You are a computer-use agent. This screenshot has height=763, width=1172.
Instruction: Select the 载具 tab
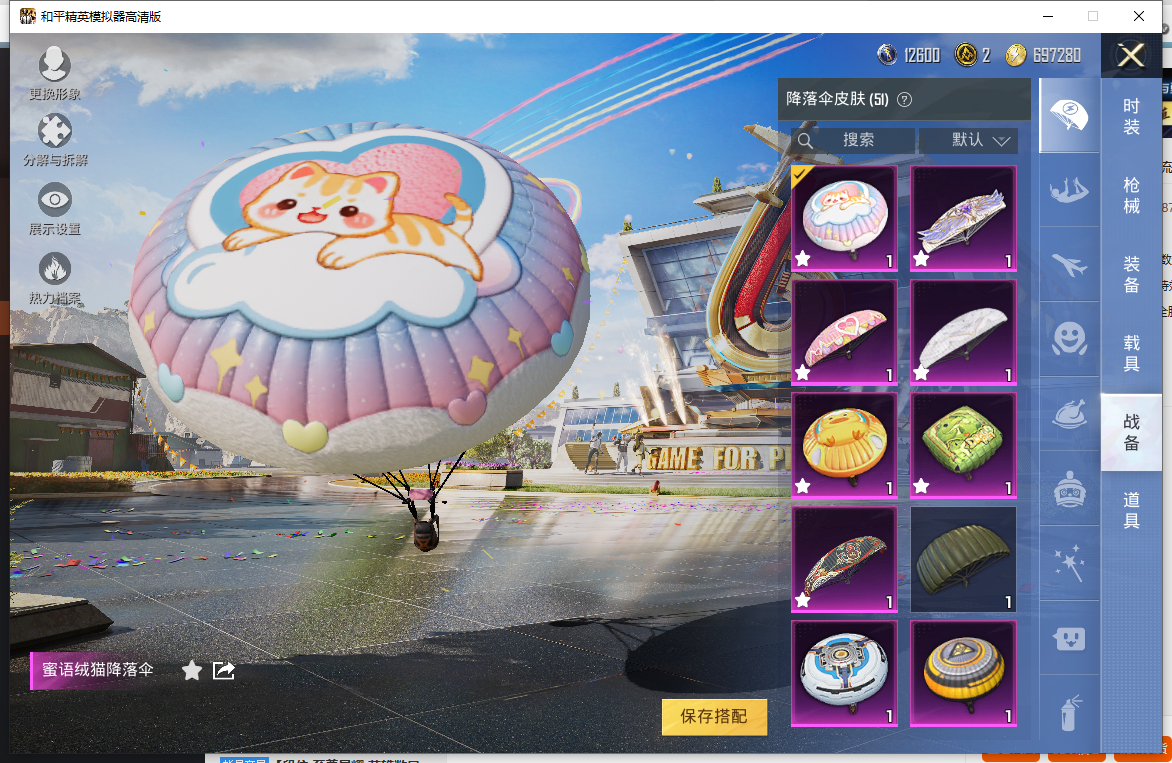(1131, 353)
